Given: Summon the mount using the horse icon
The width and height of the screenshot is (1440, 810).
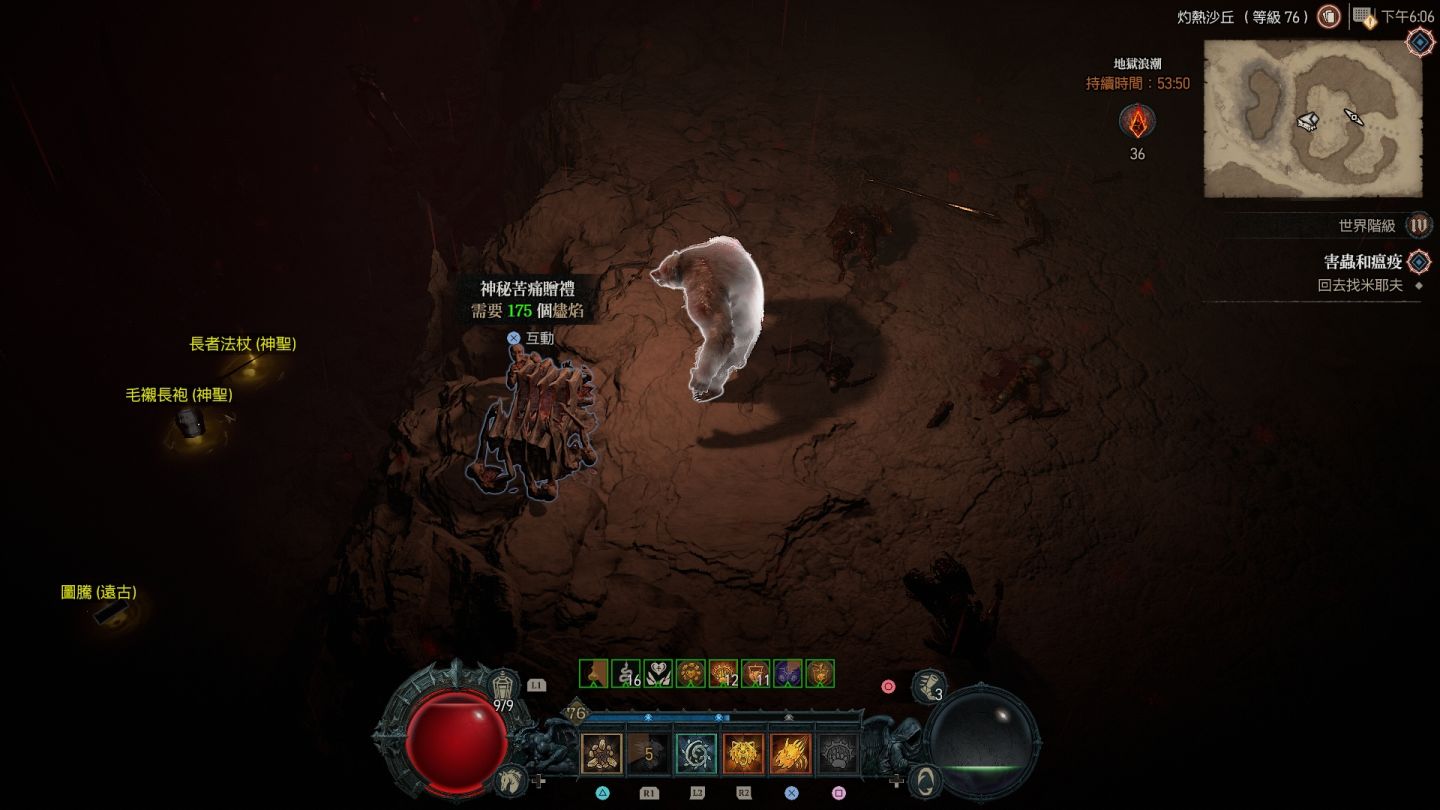Looking at the screenshot, I should [509, 779].
